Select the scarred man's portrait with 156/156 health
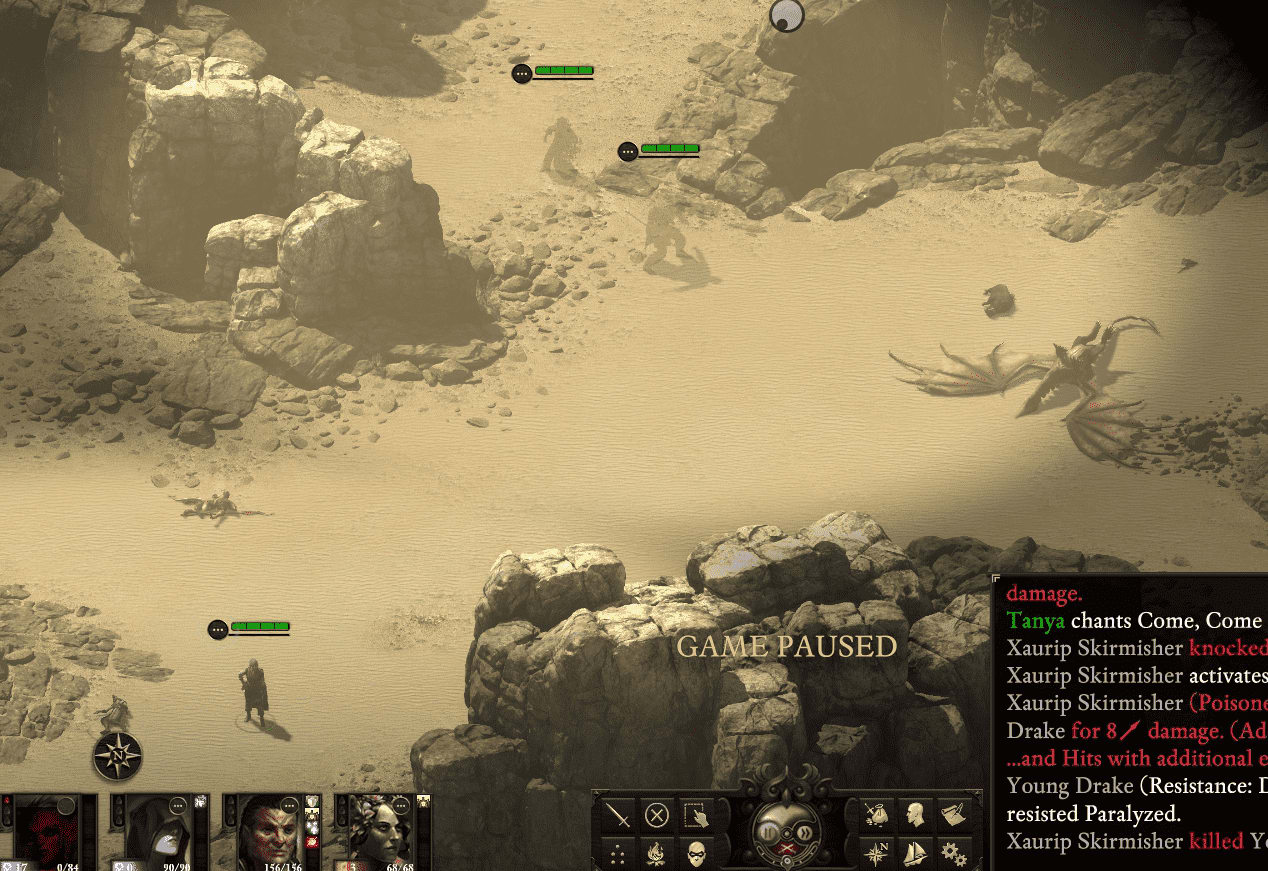 (x=268, y=832)
